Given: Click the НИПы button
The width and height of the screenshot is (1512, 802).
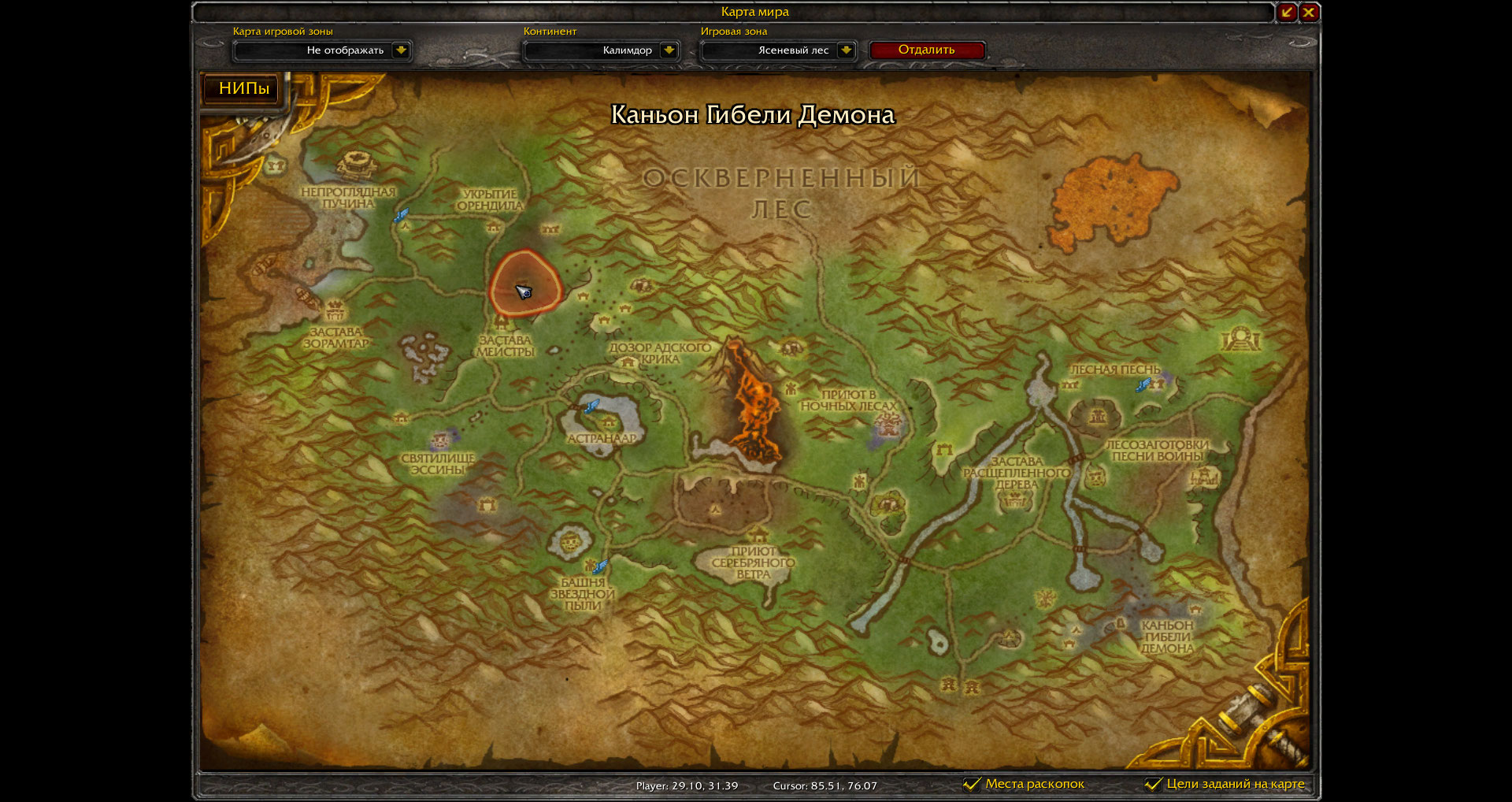Looking at the screenshot, I should click(240, 89).
